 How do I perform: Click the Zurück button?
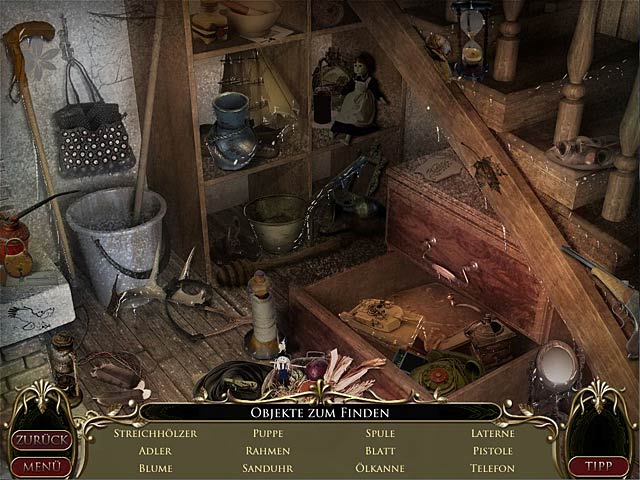click(x=41, y=440)
